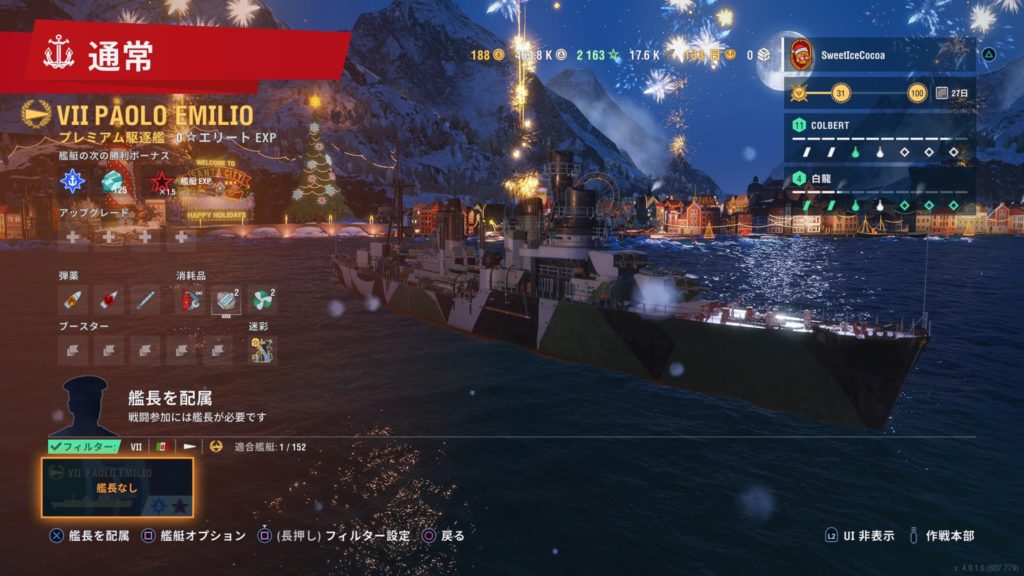Choose the orange-tipped shell ammo slot
This screenshot has height=576, width=1024.
pos(73,298)
